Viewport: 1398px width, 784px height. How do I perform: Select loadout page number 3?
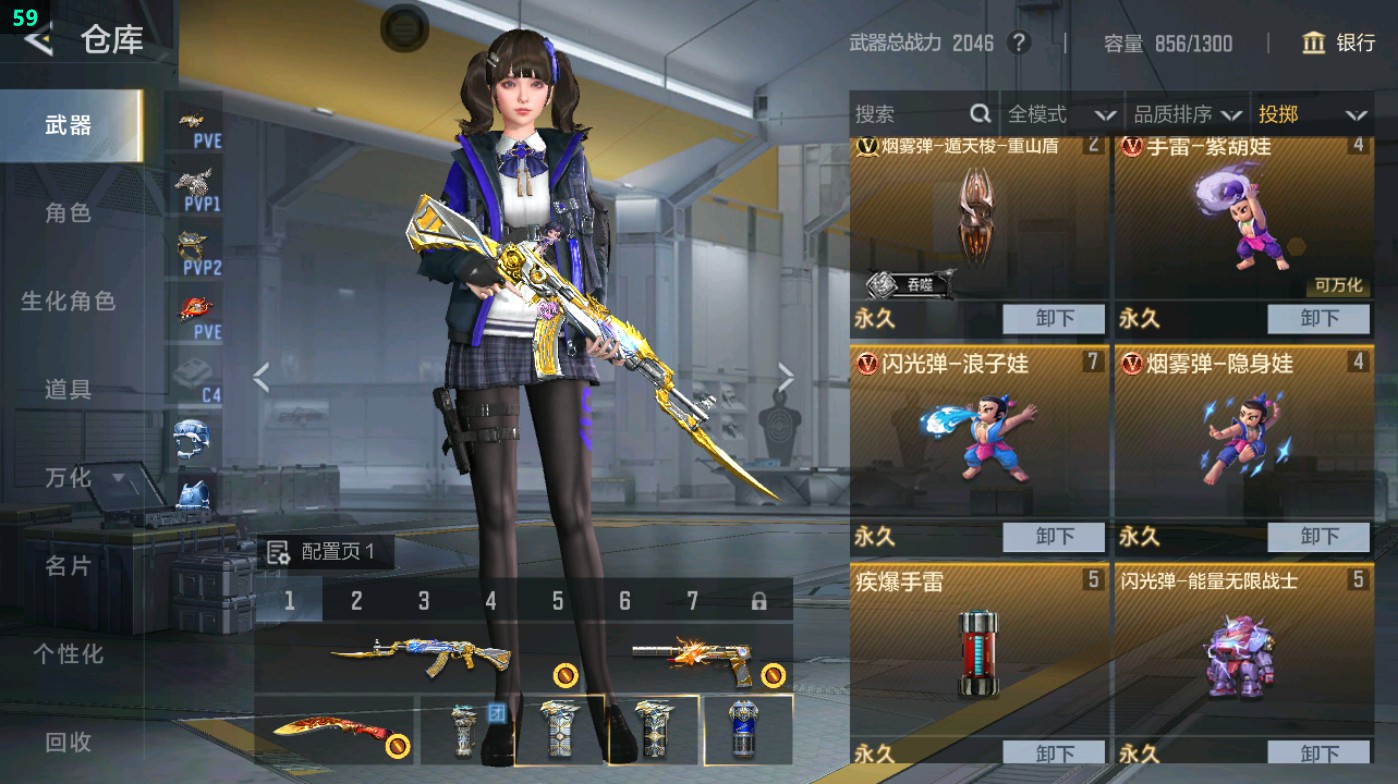[x=423, y=599]
